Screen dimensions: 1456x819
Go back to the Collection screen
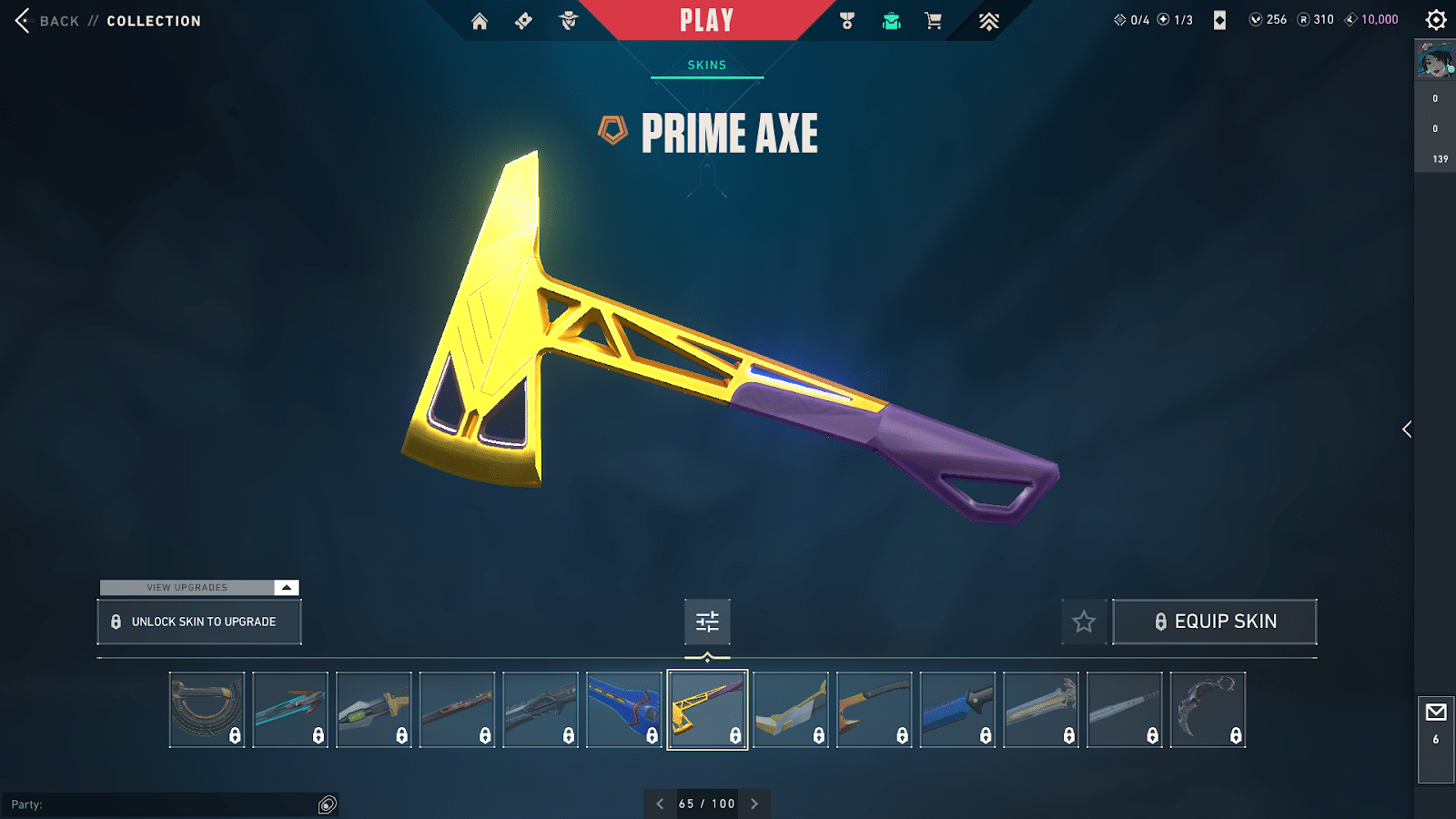point(24,21)
